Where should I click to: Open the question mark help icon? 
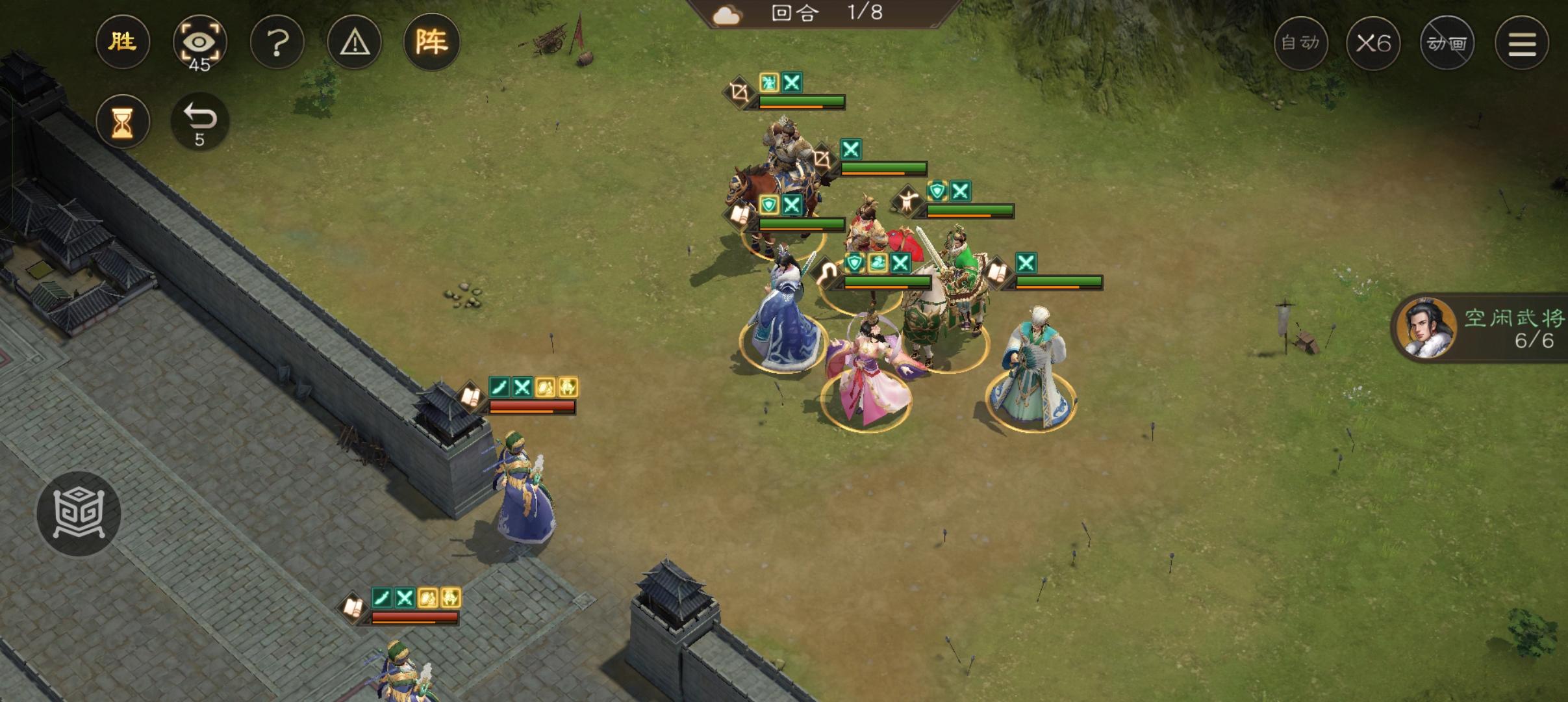click(278, 42)
